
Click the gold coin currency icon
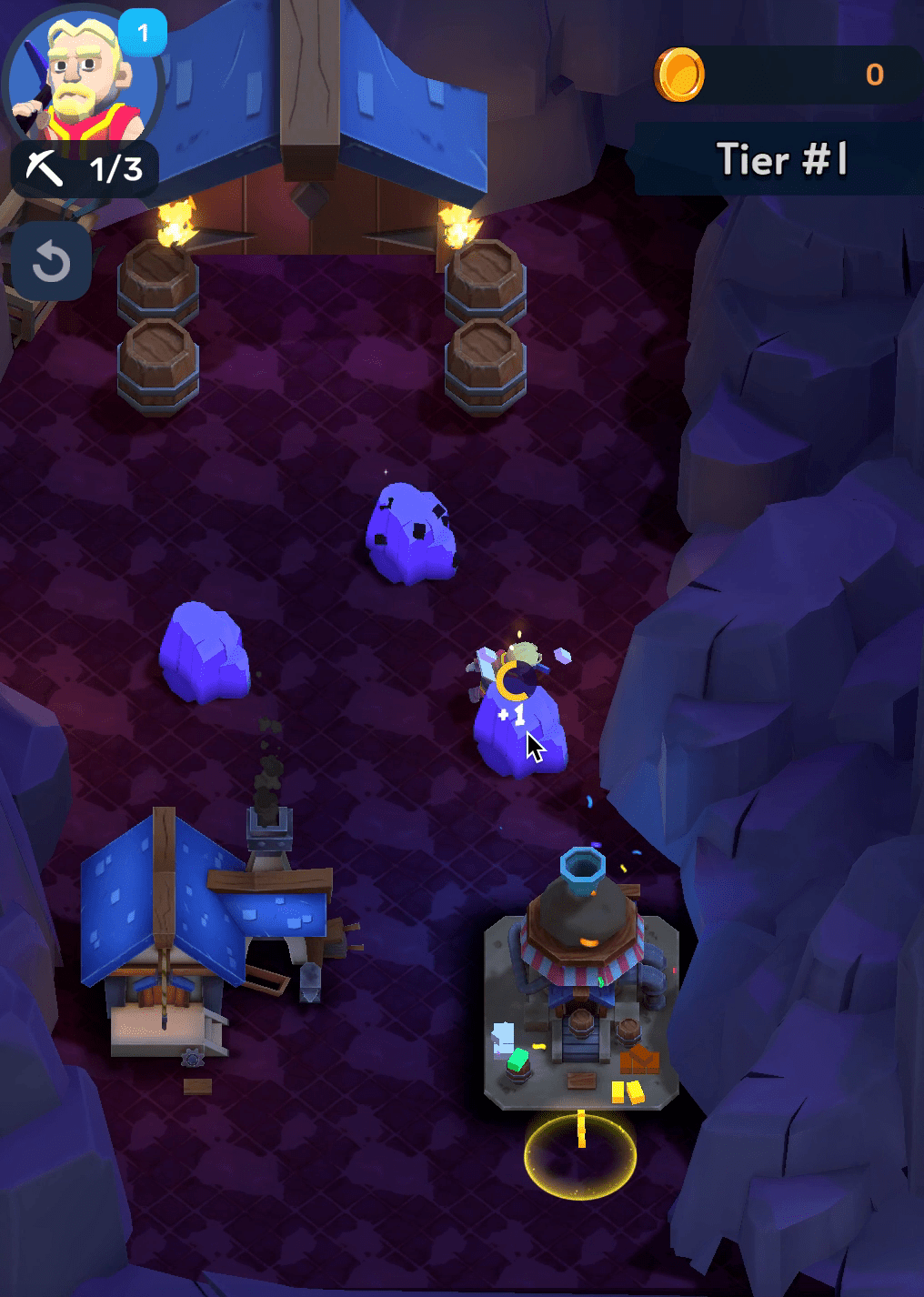pyautogui.click(x=679, y=75)
